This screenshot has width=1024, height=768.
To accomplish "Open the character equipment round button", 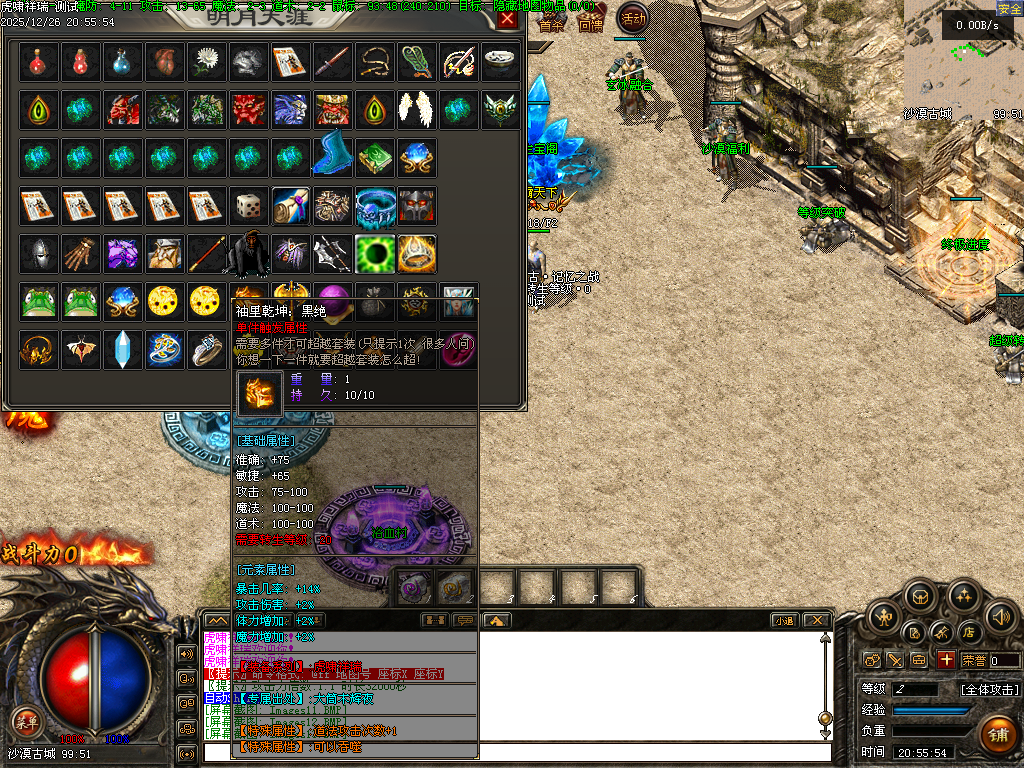I will click(x=885, y=616).
